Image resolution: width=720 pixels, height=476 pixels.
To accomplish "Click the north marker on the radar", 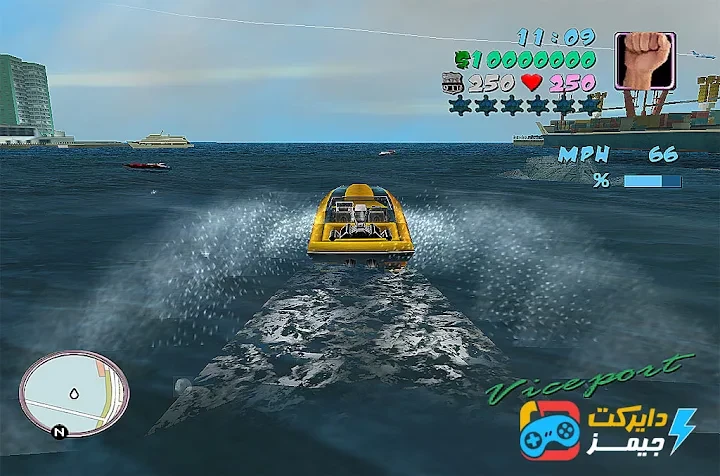I will [x=59, y=432].
